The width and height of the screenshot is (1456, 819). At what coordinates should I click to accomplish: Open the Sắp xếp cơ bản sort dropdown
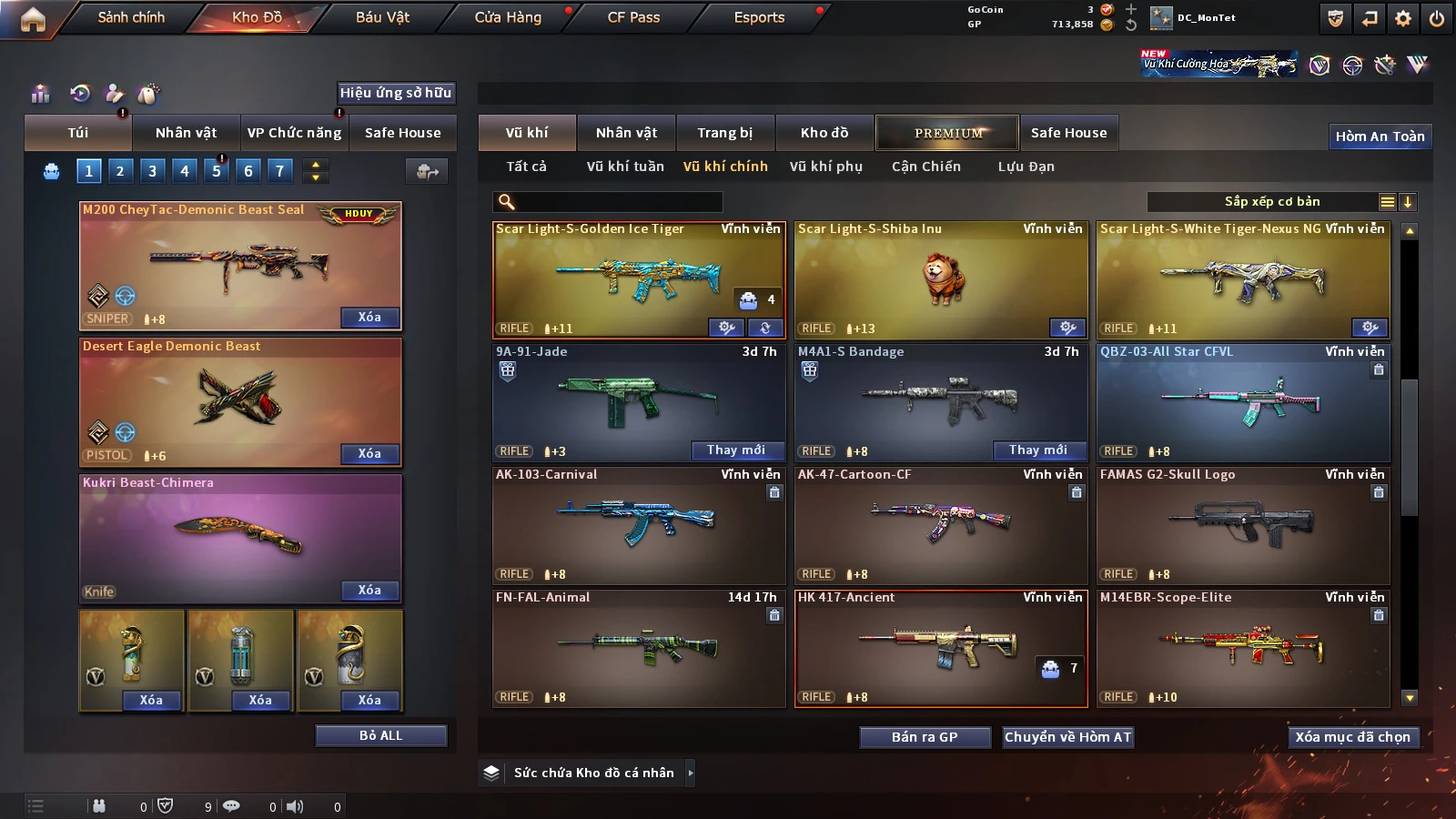(1271, 202)
